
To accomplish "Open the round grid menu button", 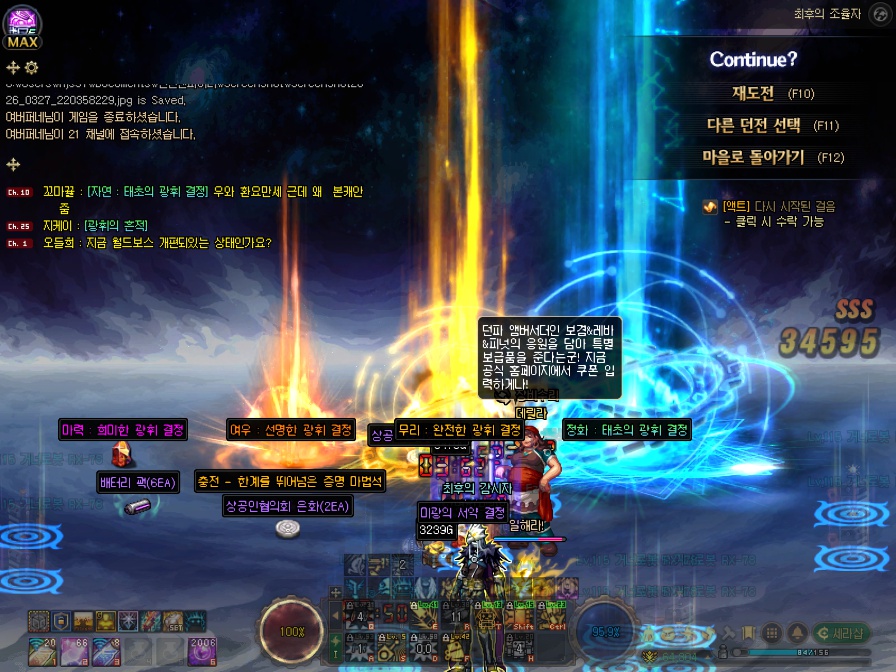I will tap(772, 633).
